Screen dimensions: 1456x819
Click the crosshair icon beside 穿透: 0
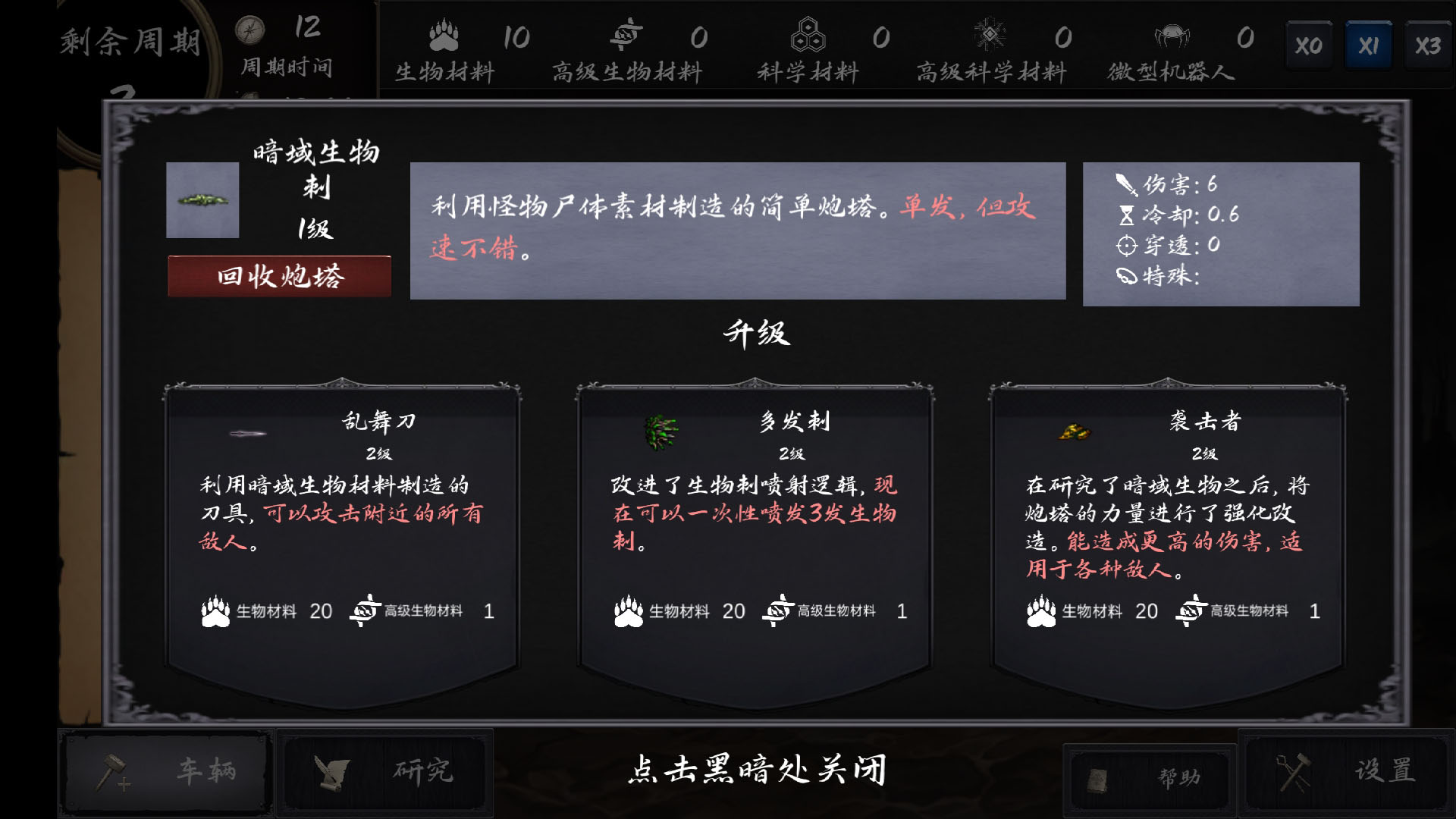pos(1125,245)
